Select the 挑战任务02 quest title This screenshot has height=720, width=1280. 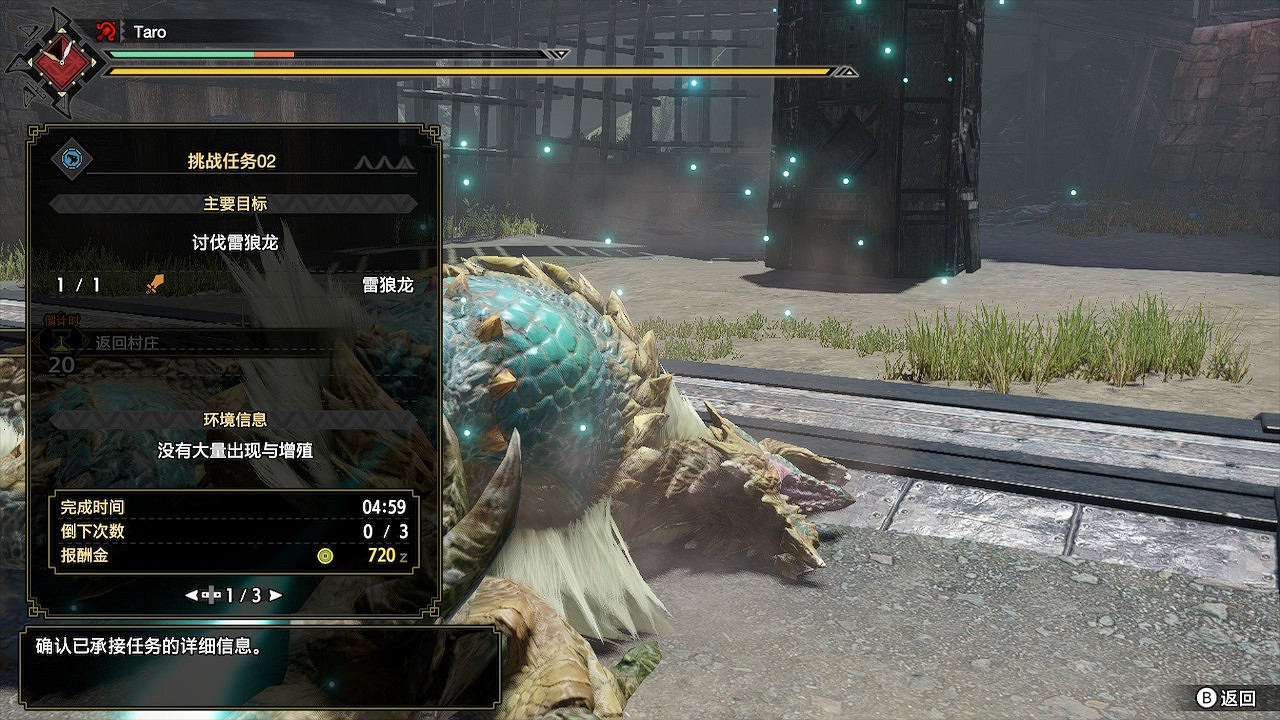click(231, 161)
